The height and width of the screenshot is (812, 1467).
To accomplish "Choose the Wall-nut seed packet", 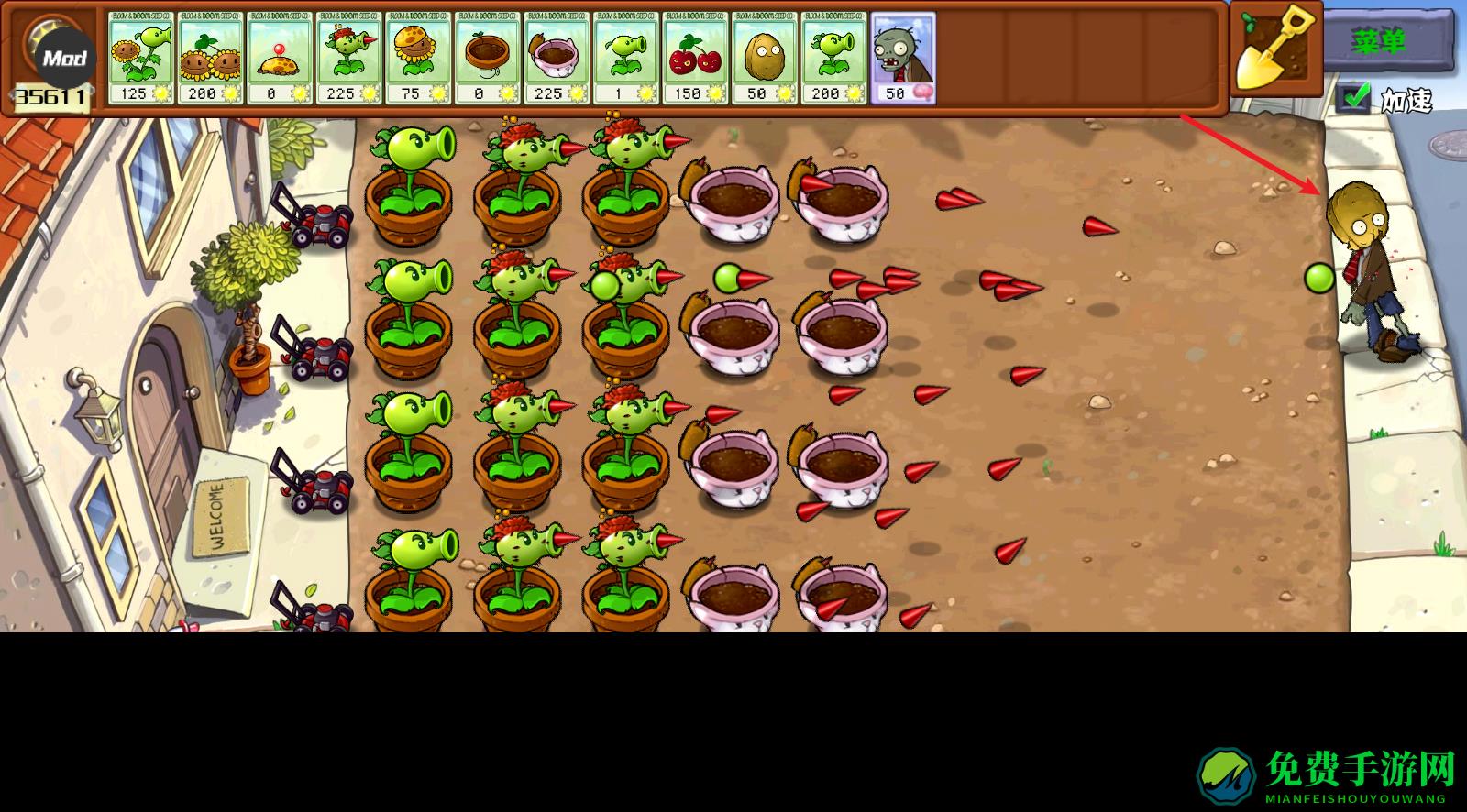I will pos(765,57).
